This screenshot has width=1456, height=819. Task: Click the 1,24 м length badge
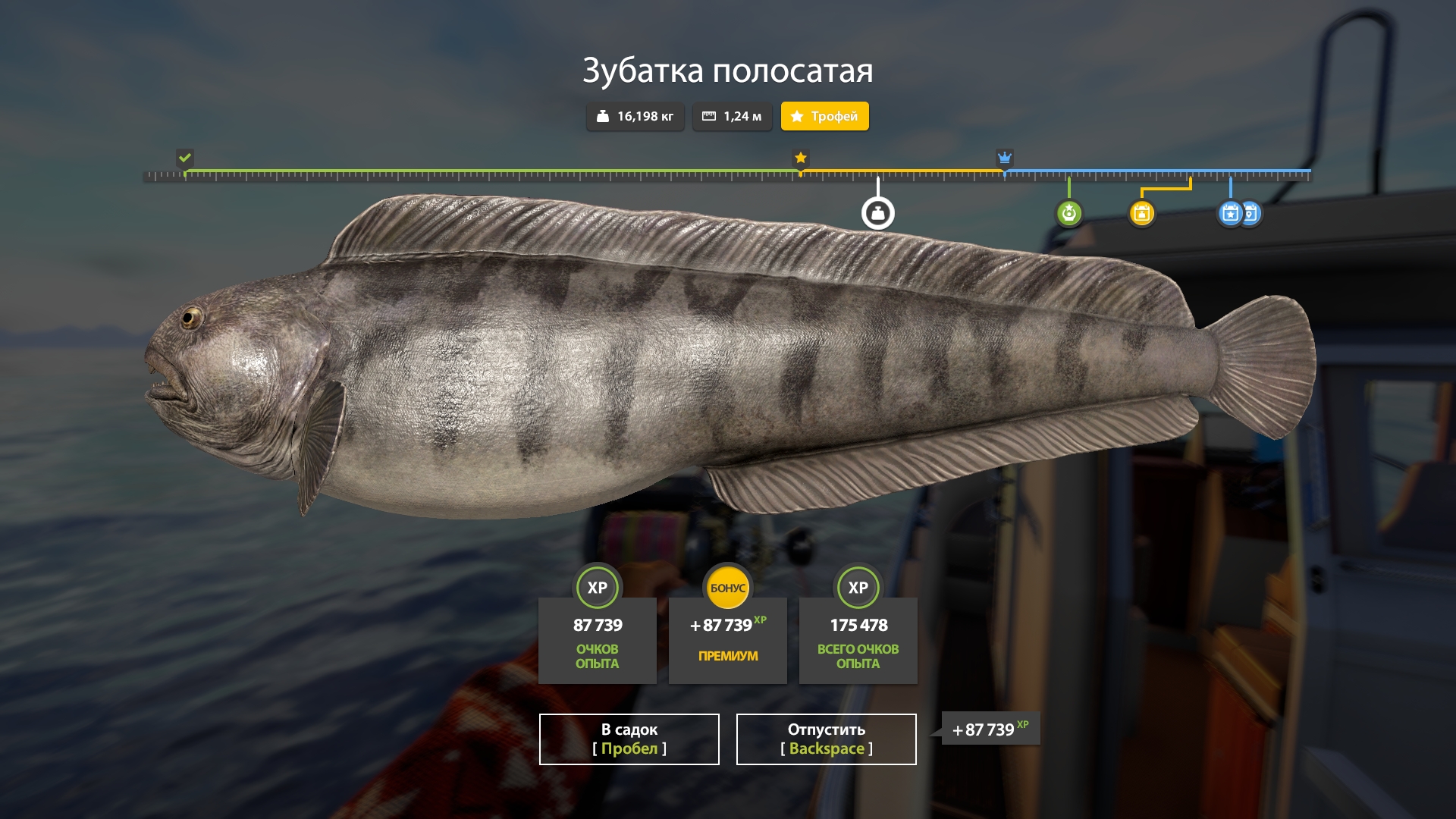[x=732, y=116]
